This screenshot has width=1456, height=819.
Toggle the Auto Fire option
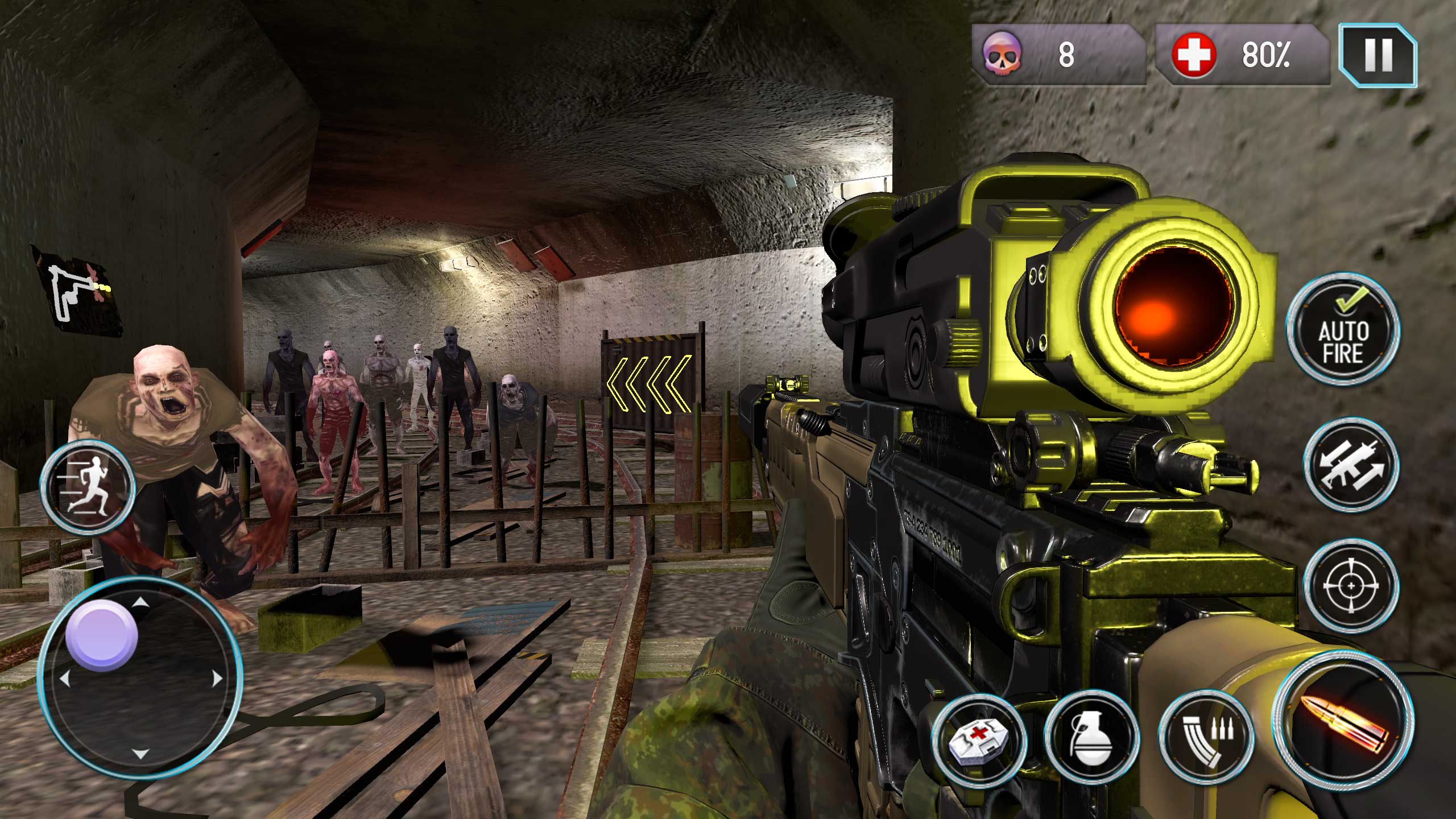click(1343, 332)
